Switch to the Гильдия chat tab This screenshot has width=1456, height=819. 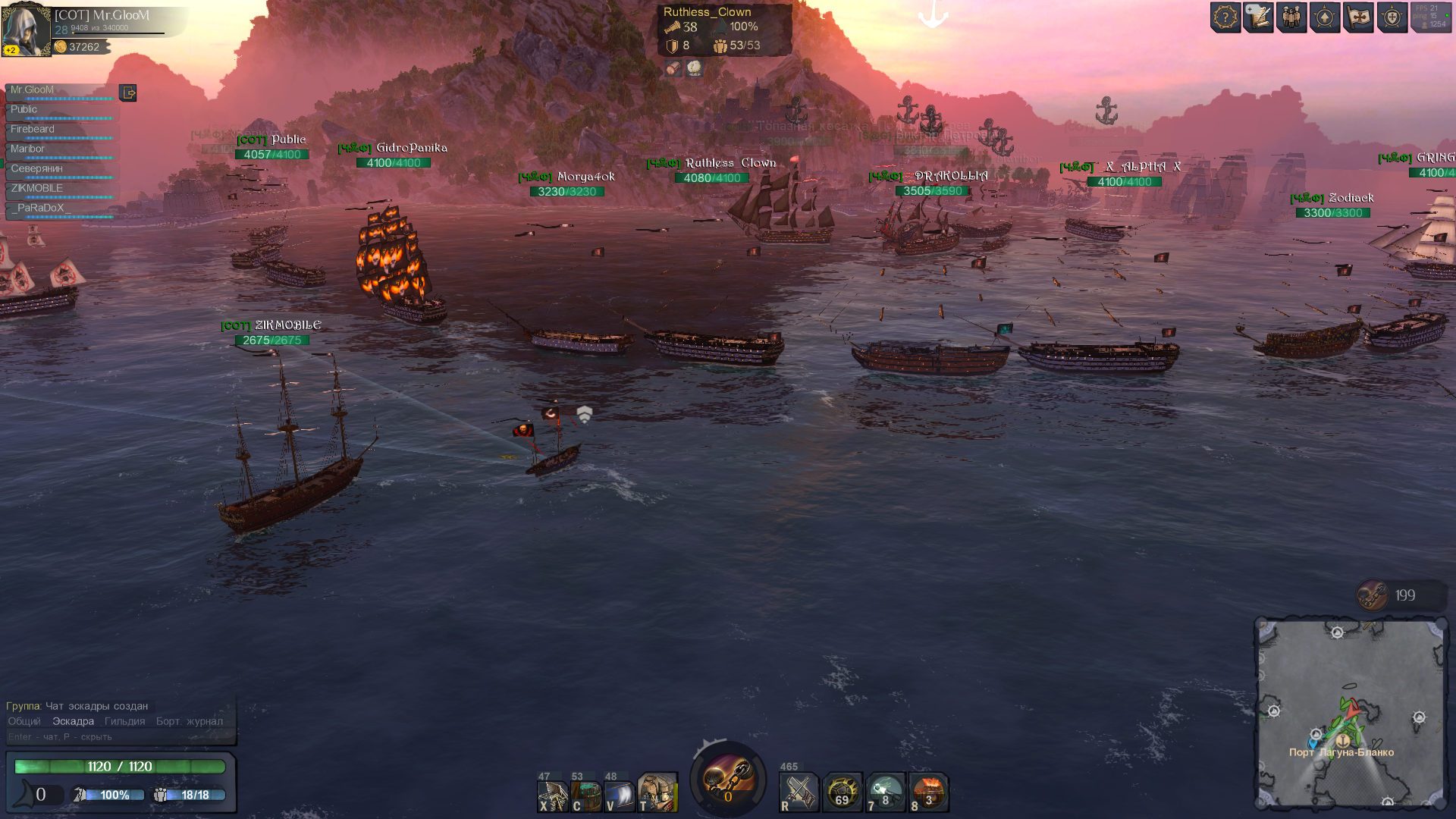pos(124,721)
